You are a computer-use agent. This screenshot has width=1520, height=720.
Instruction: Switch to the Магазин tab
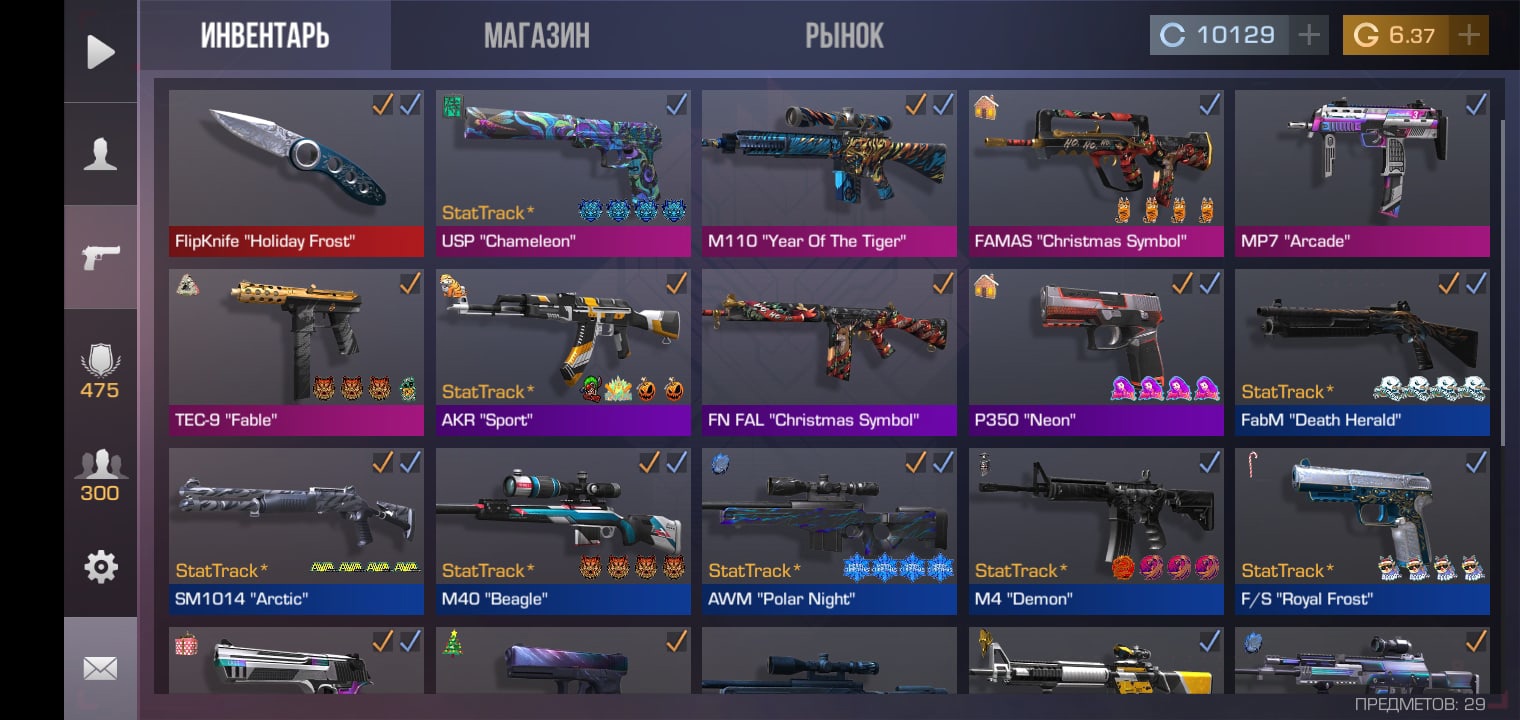pyautogui.click(x=536, y=36)
